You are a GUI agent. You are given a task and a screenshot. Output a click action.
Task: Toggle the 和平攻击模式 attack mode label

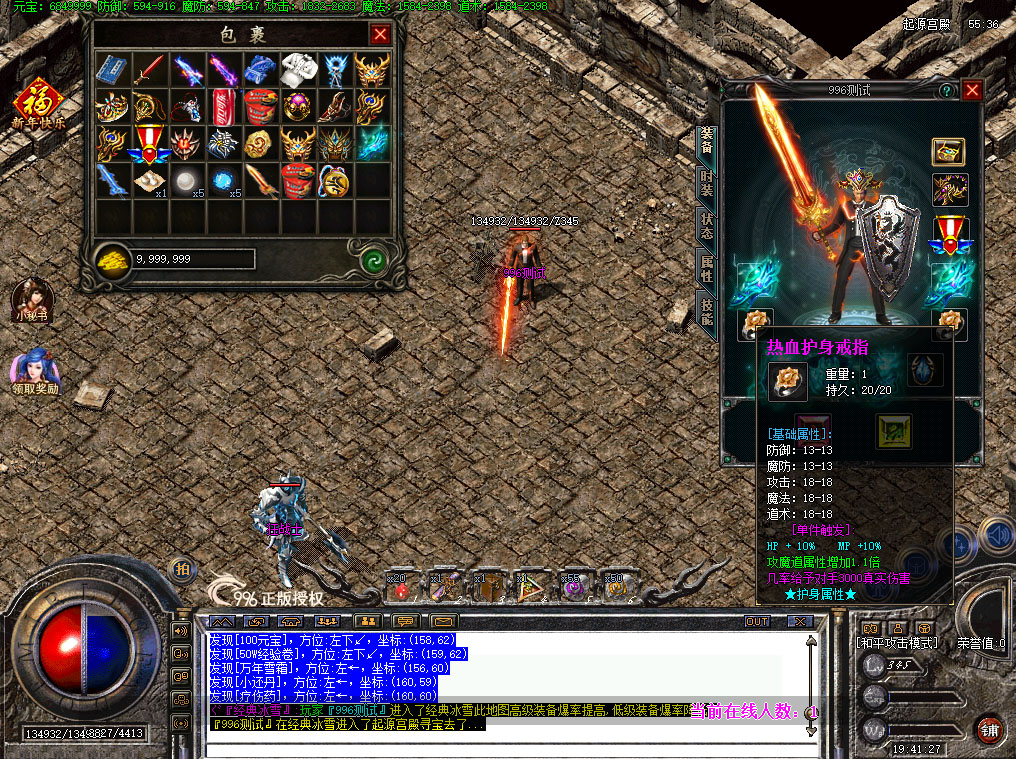(x=895, y=643)
